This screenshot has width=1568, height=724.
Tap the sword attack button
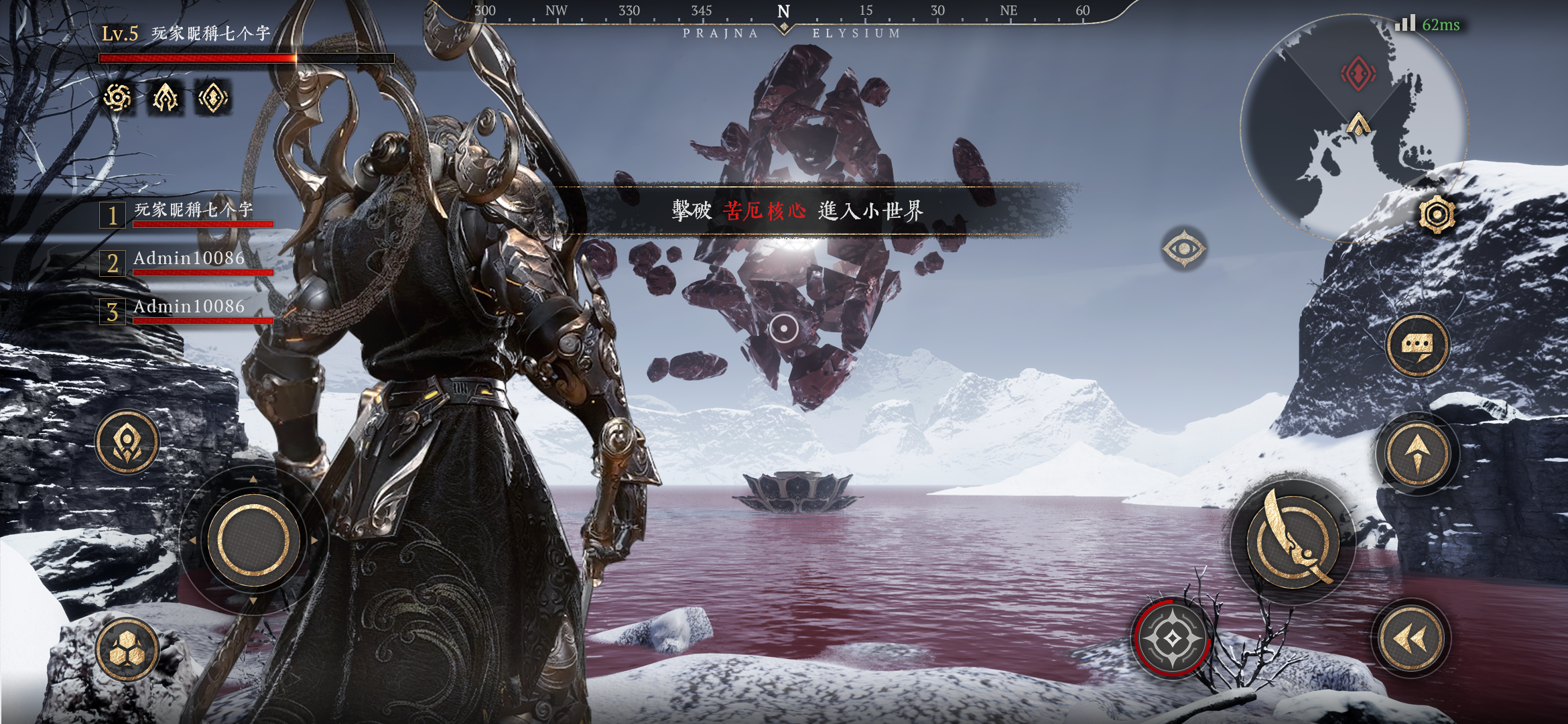[1293, 543]
